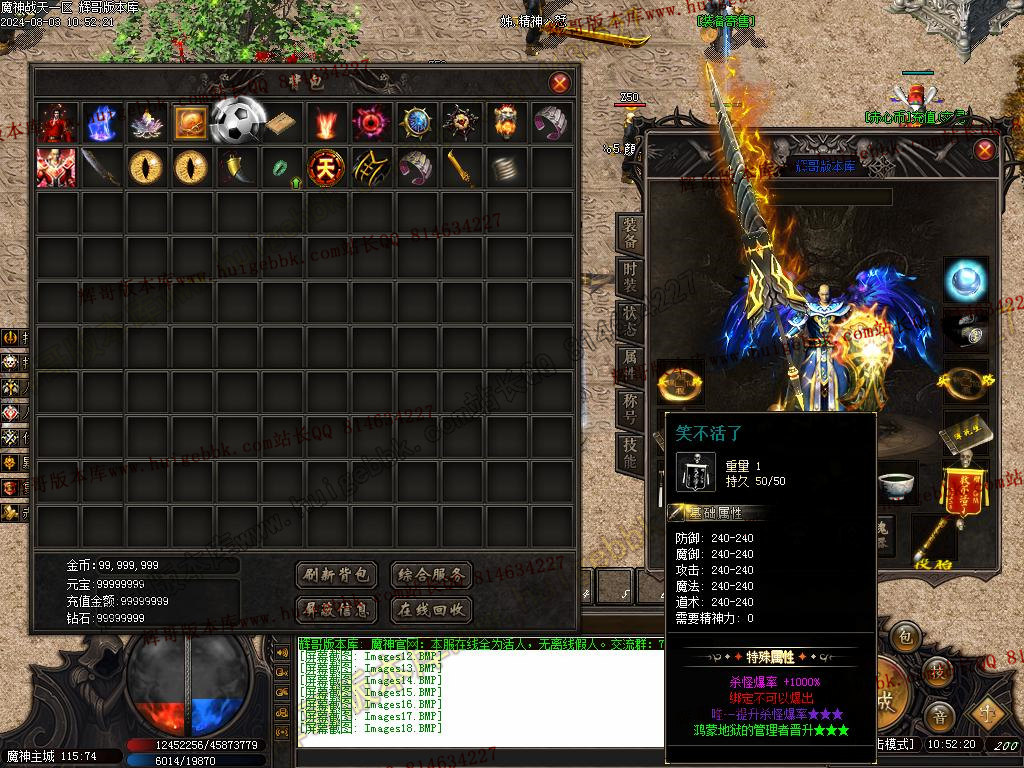Click the 刷新背包 refresh bag button
The image size is (1024, 768).
point(337,575)
